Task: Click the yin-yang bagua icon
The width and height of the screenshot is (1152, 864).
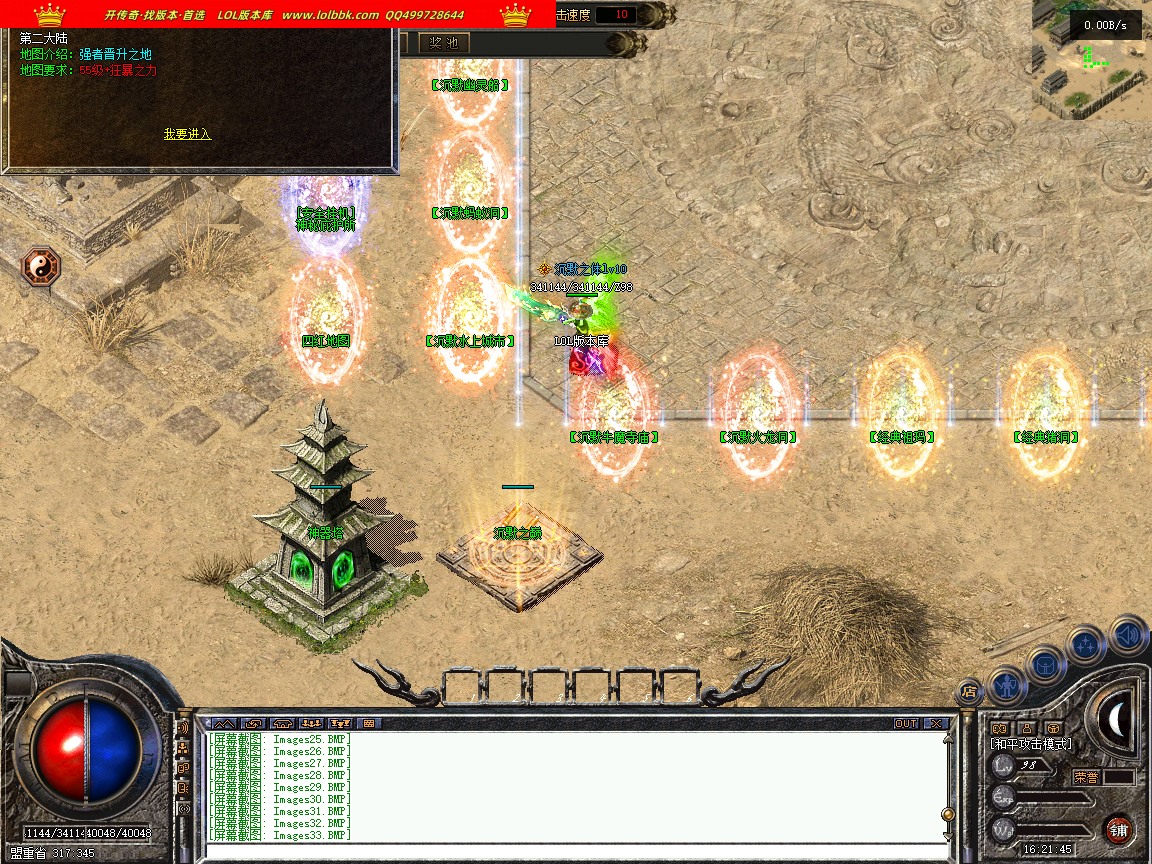Action: coord(42,267)
